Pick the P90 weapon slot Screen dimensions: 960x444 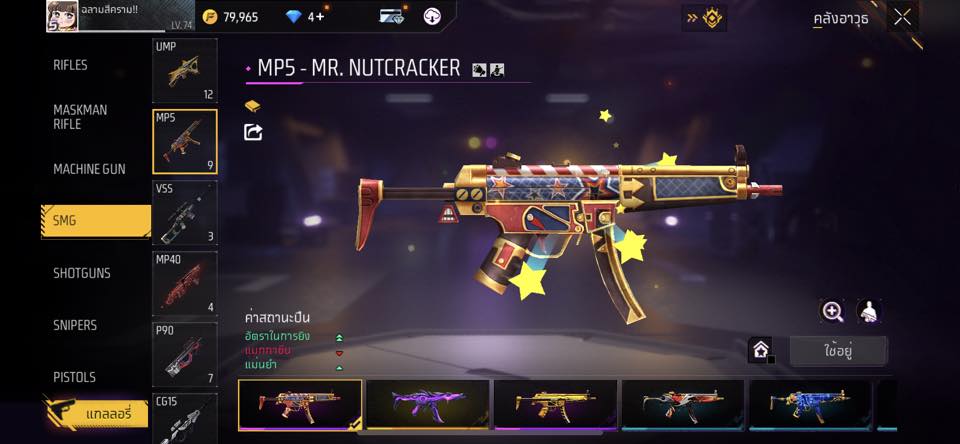click(184, 354)
